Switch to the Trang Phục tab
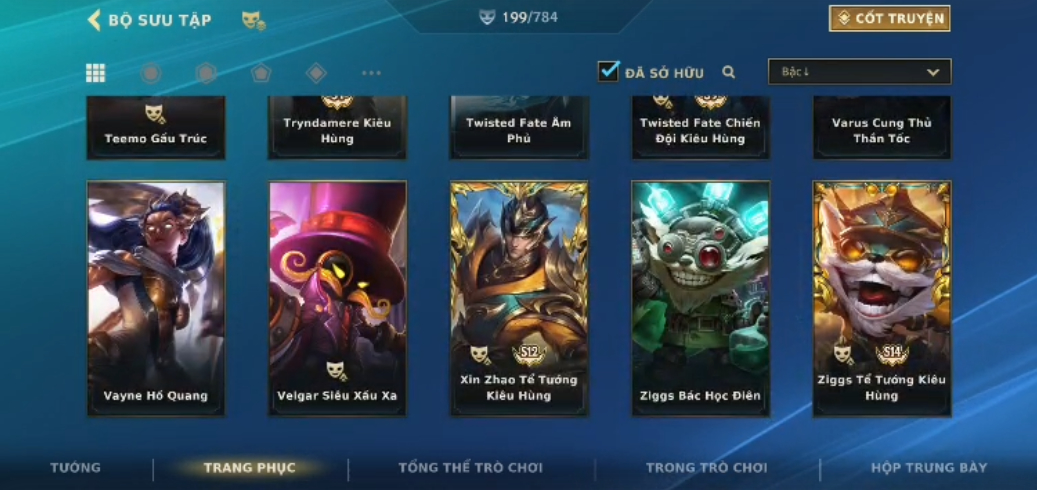This screenshot has height=490, width=1037. [249, 468]
